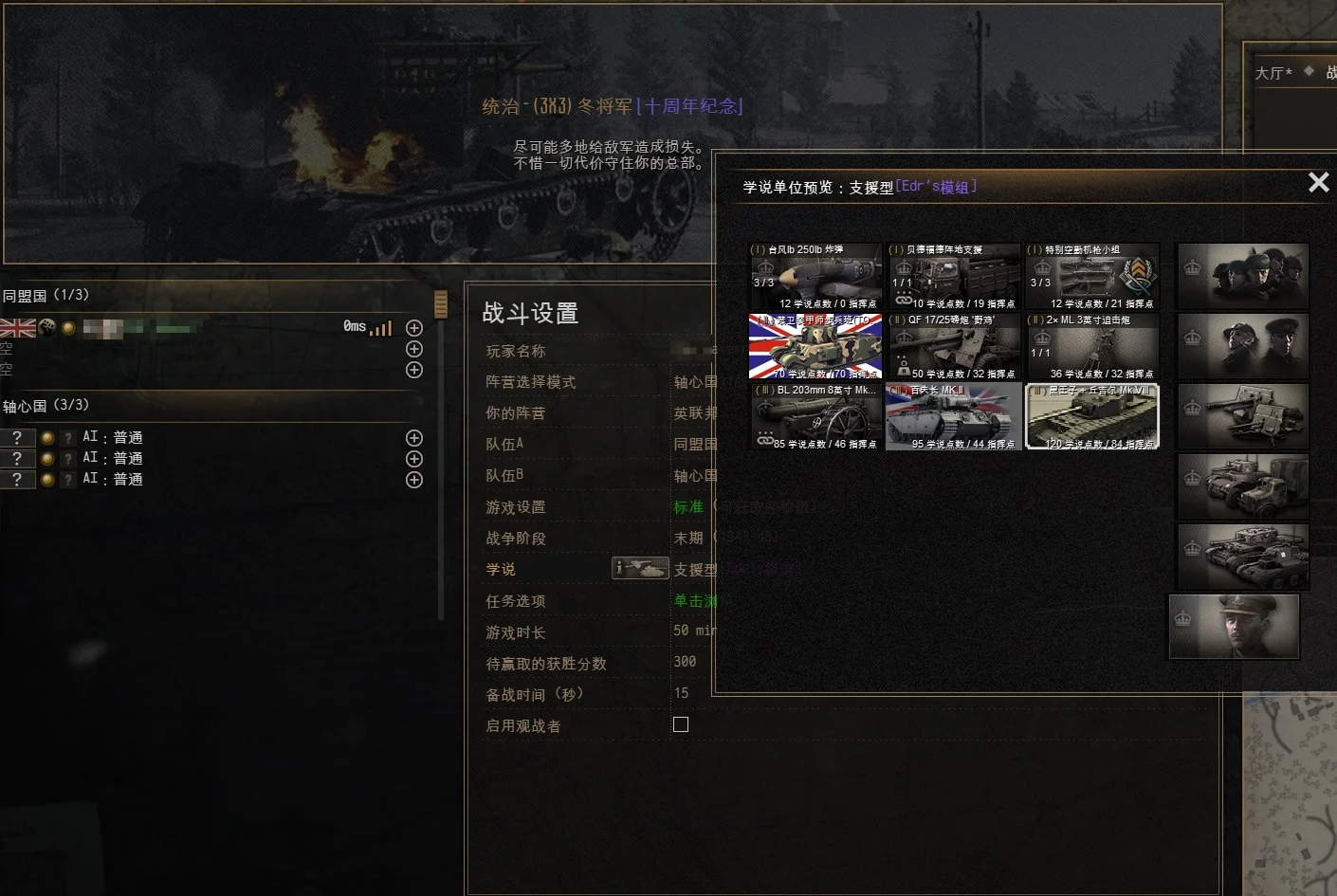The image size is (1337, 896).
Task: Open the two-officers unit category
Action: coord(1243,346)
